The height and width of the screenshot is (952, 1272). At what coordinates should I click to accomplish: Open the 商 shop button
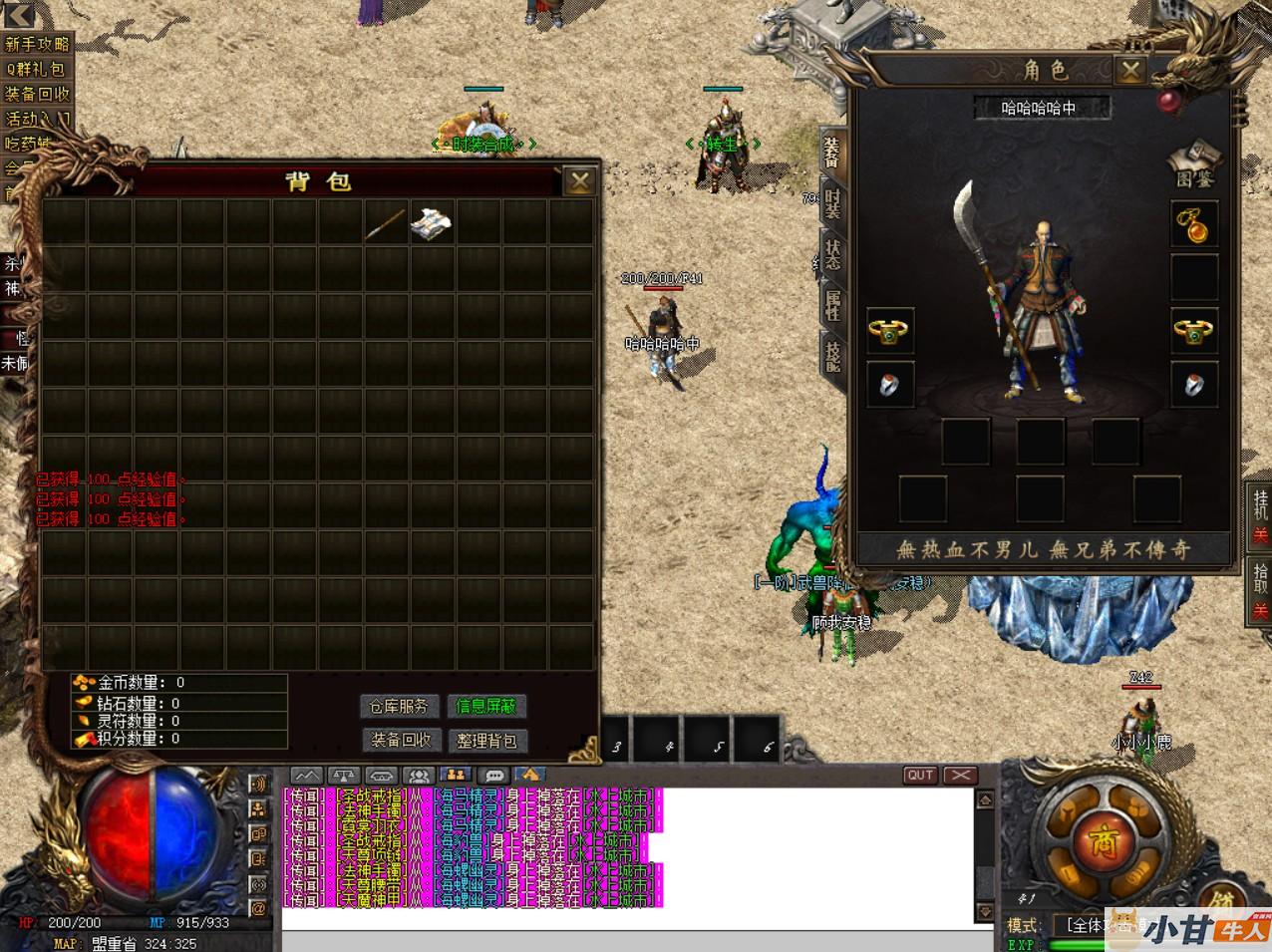1102,838
